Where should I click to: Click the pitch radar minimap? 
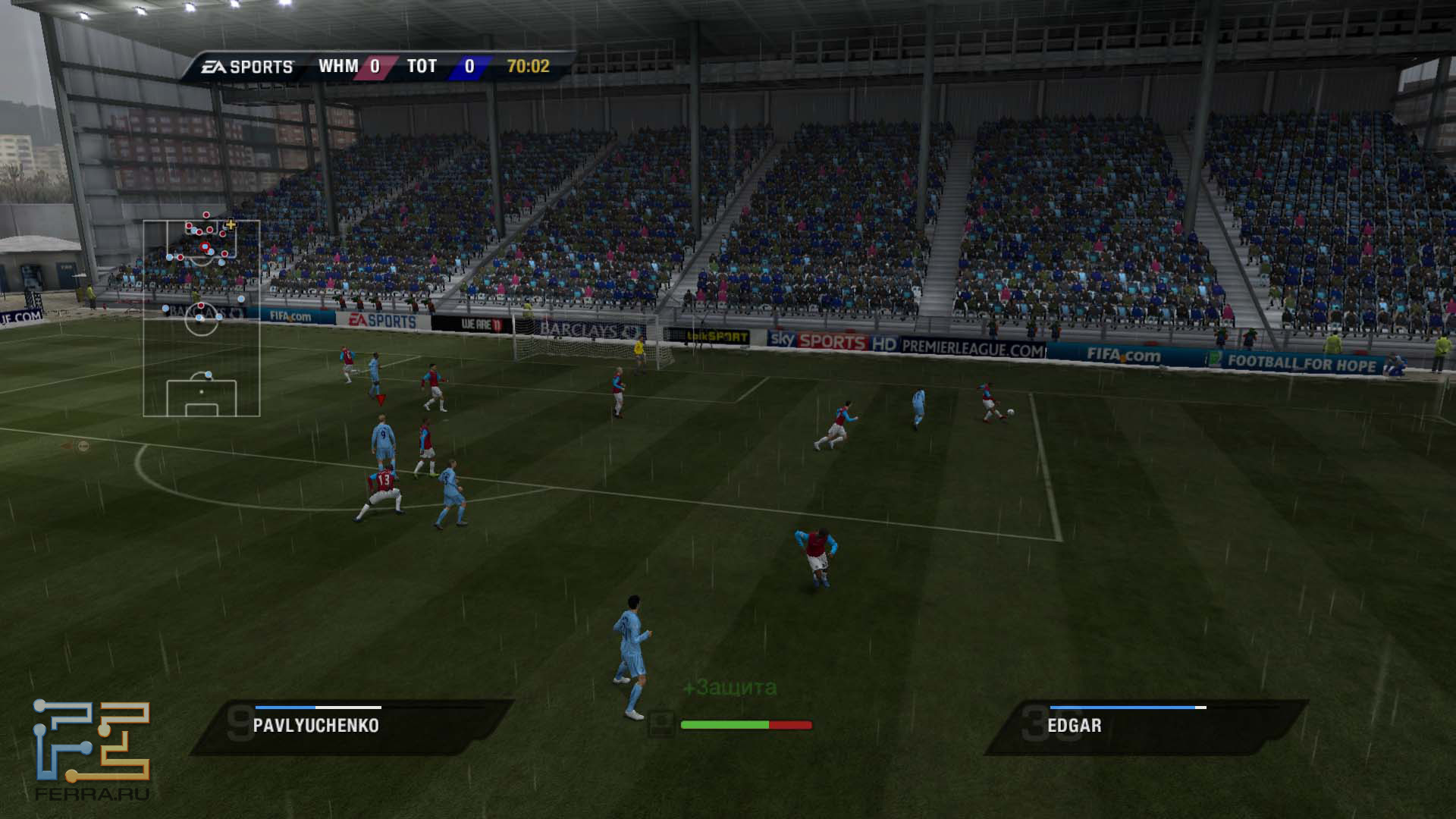pyautogui.click(x=202, y=318)
